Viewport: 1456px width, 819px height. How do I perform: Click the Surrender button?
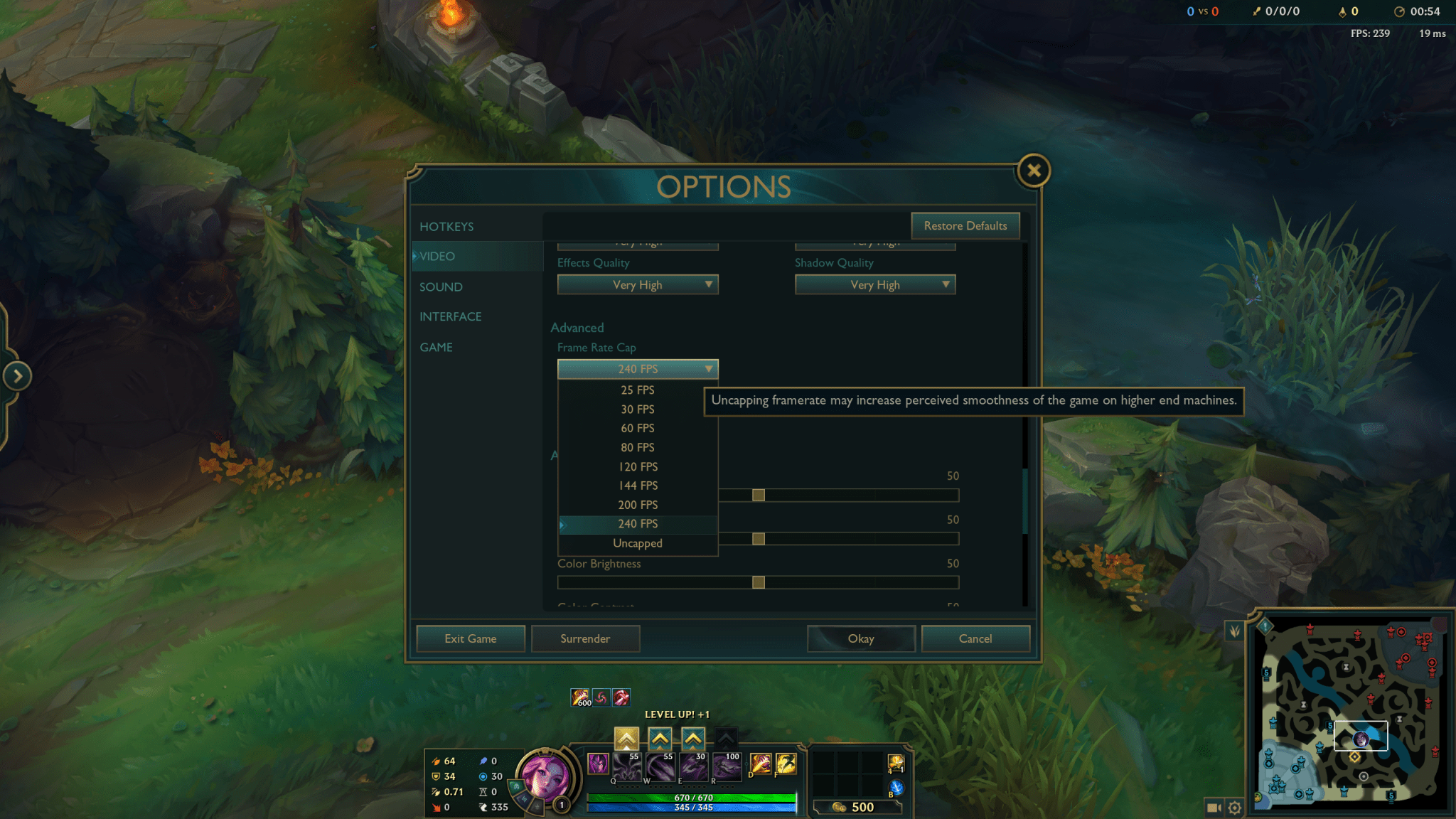(x=584, y=639)
